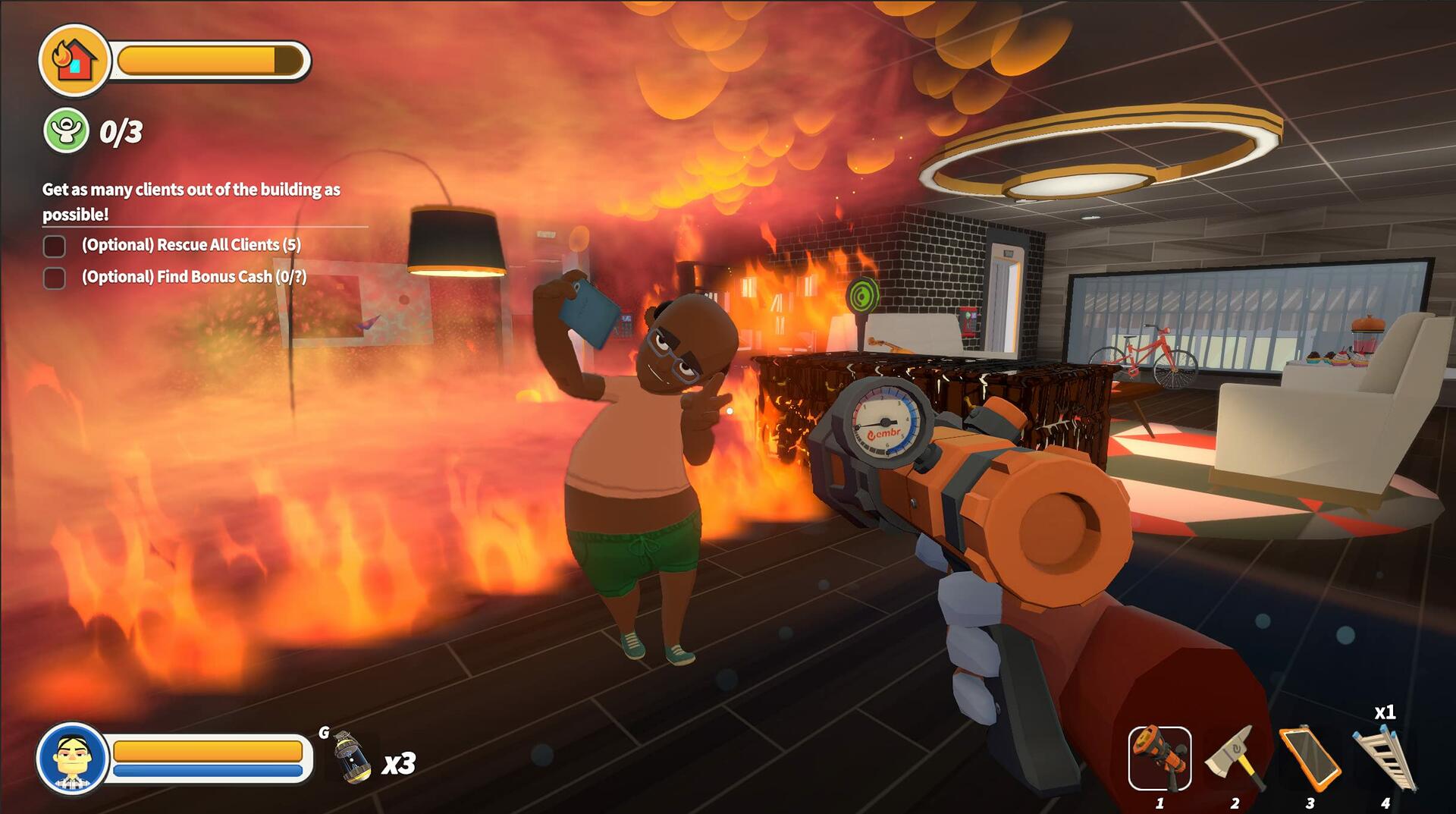Click the 0/3 rescue counter text
Image resolution: width=1456 pixels, height=814 pixels.
point(121,130)
